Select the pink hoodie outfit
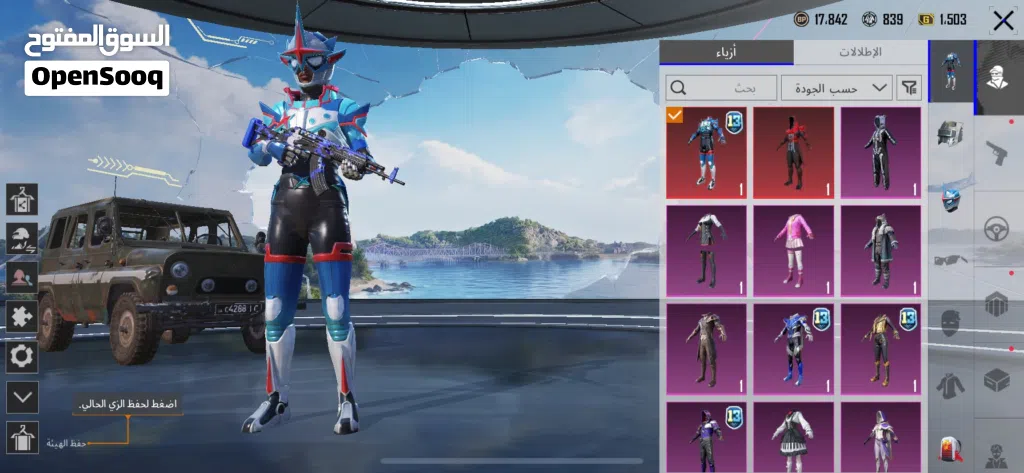The height and width of the screenshot is (473, 1024). 793,251
